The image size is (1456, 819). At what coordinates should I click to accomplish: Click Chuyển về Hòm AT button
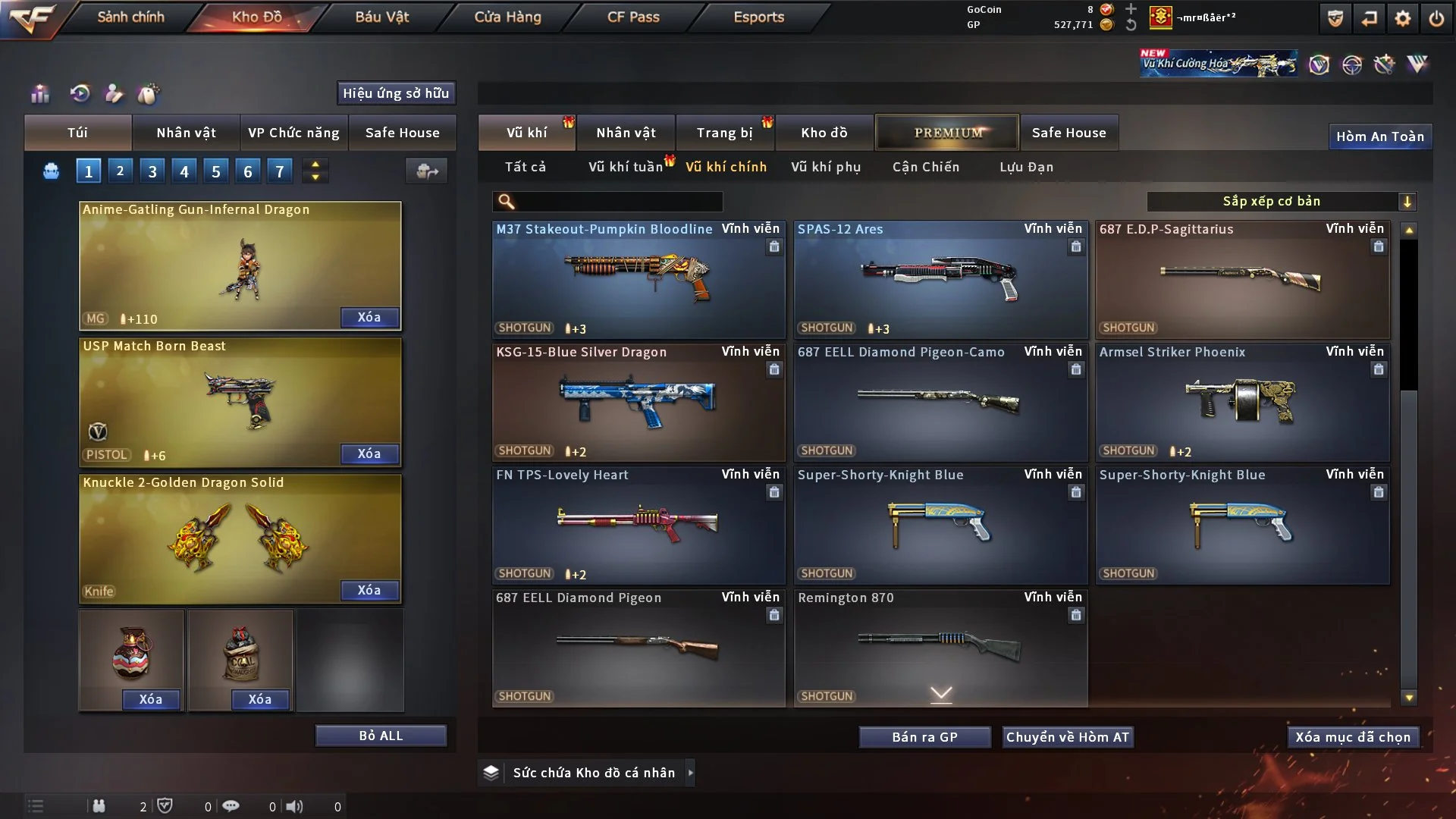1068,737
